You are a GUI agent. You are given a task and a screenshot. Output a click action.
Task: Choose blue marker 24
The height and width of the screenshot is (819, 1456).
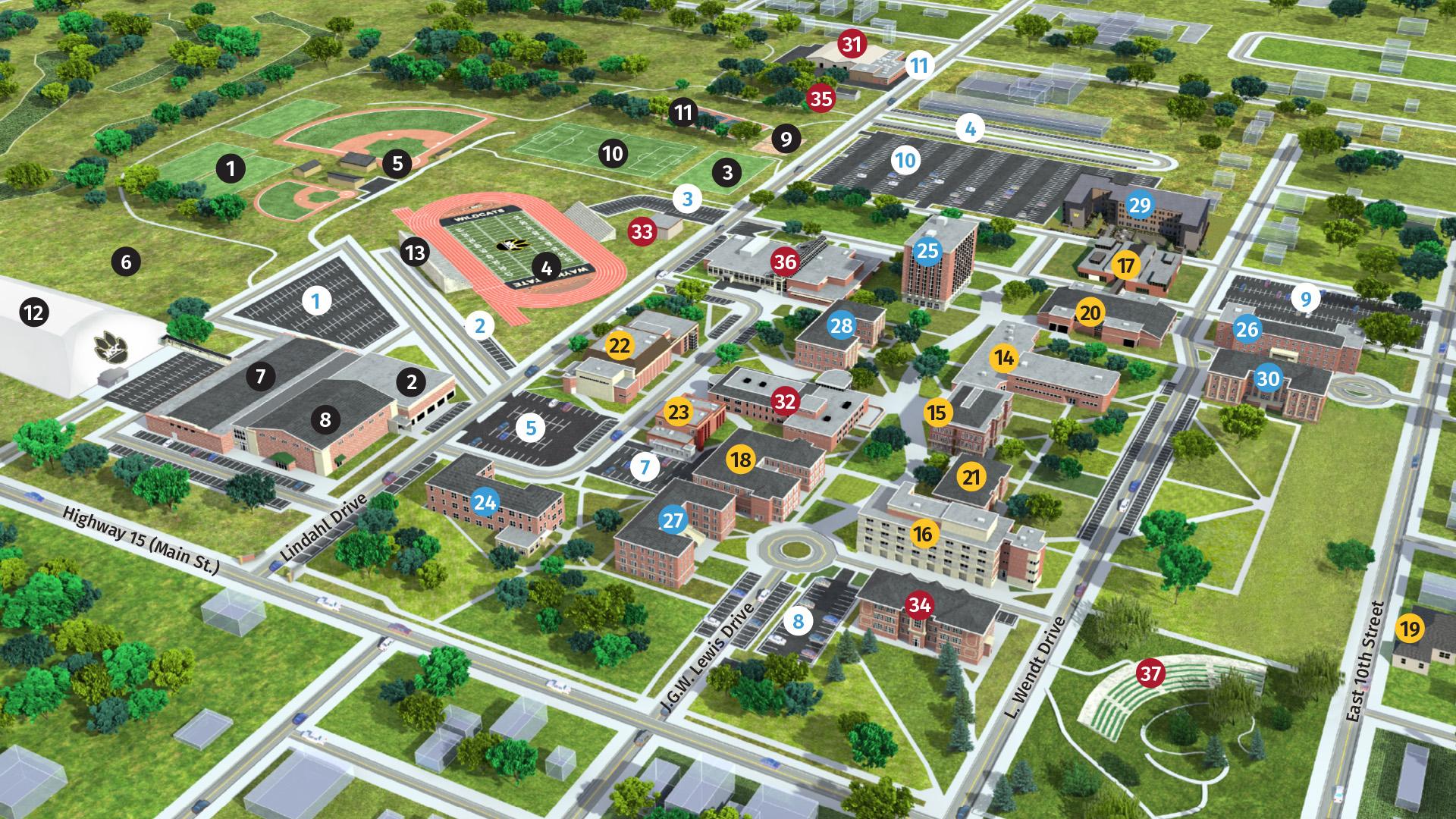(485, 501)
